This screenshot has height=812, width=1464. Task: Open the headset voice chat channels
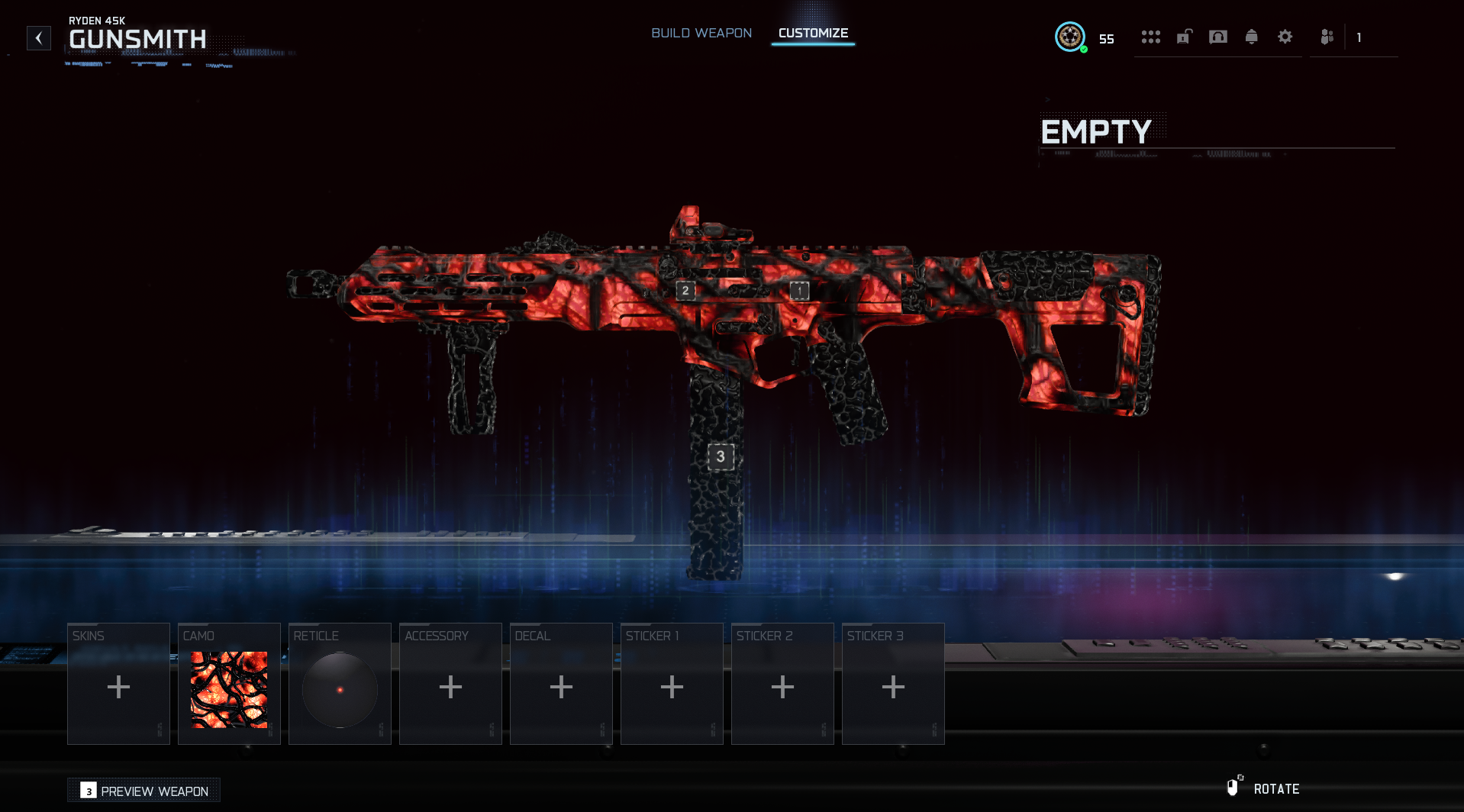tap(1218, 37)
